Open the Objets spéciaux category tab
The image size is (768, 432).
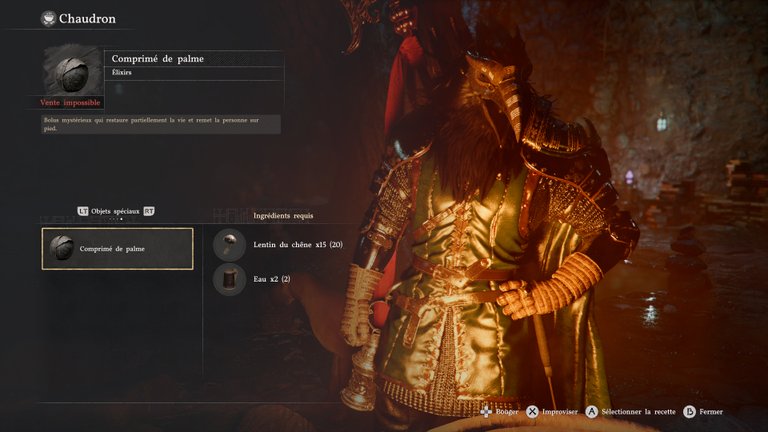[115, 211]
